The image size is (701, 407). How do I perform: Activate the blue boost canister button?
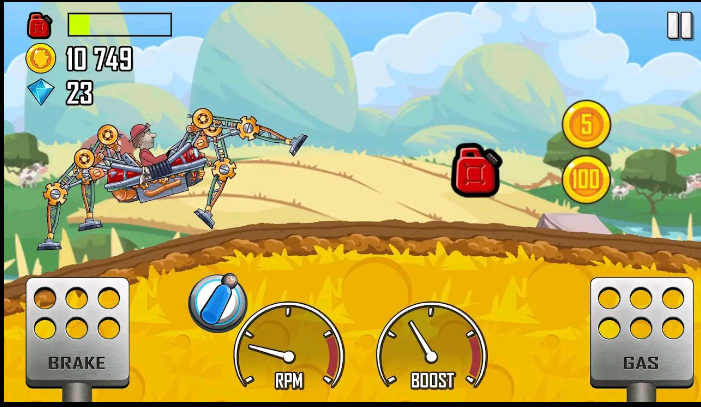[x=217, y=302]
